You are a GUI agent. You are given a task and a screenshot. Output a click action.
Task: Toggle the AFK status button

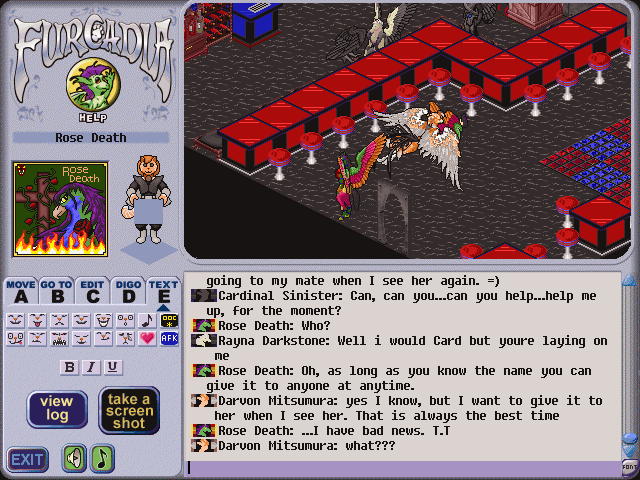[169, 338]
